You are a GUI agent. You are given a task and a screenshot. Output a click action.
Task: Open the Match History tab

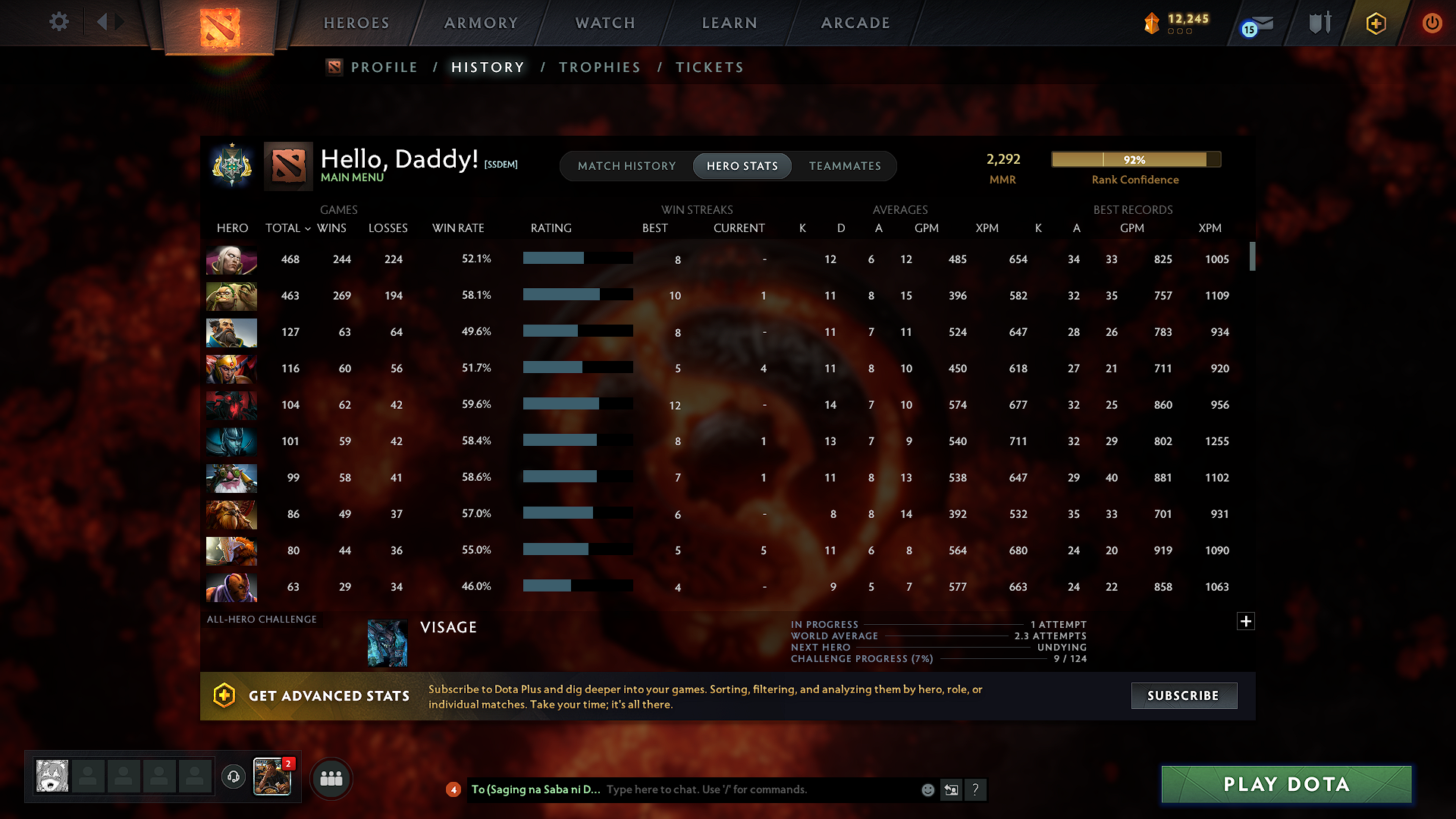pos(626,166)
